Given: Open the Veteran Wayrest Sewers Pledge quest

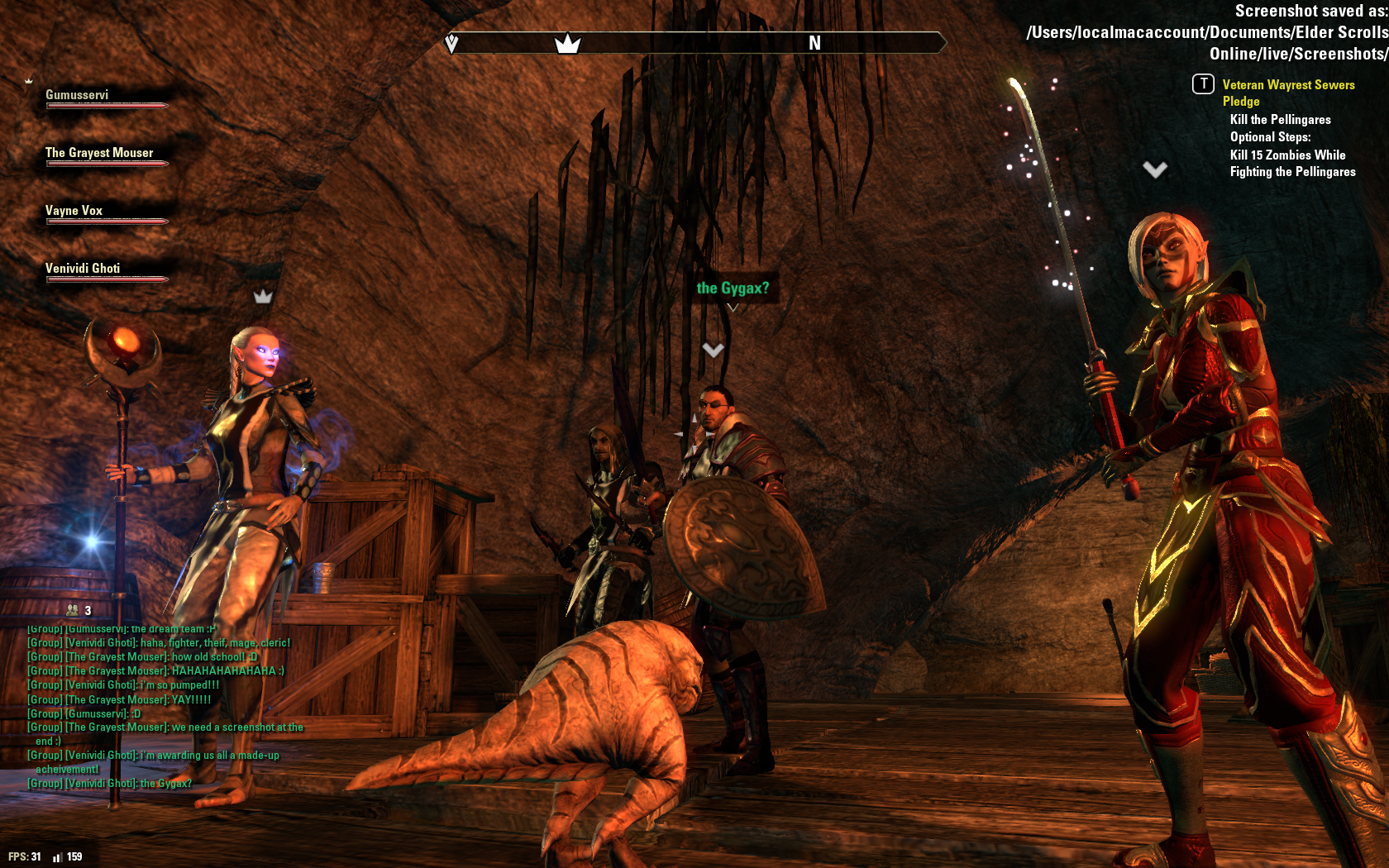Looking at the screenshot, I should click(1287, 93).
